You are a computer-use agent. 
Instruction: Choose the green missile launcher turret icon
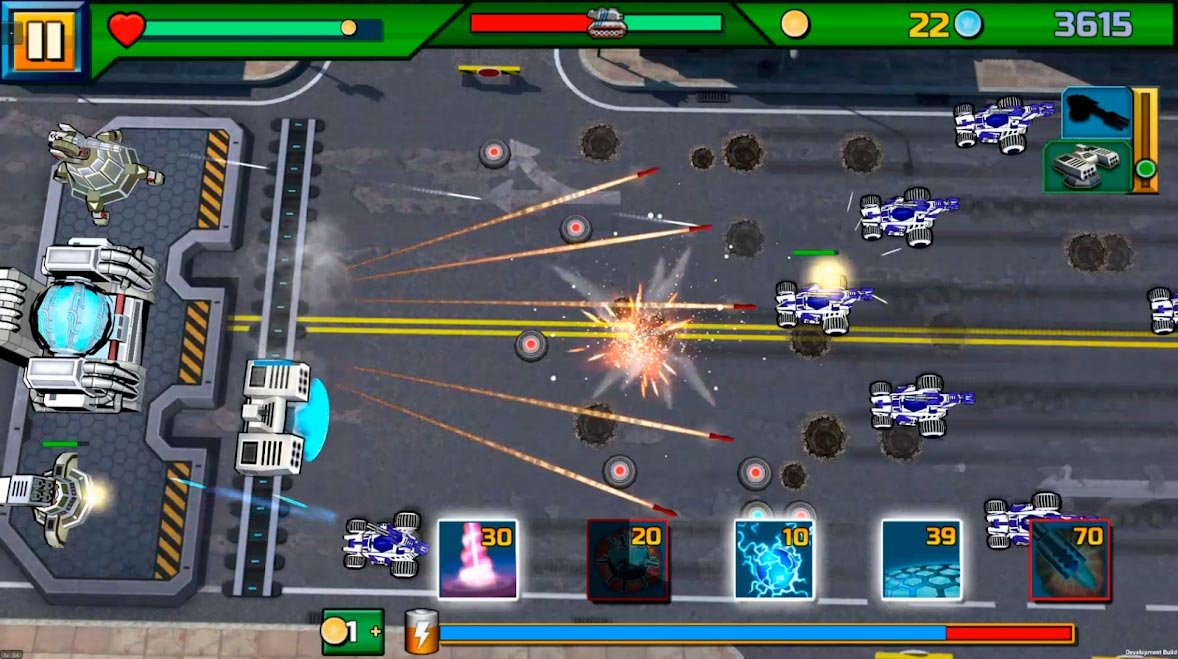[1087, 166]
